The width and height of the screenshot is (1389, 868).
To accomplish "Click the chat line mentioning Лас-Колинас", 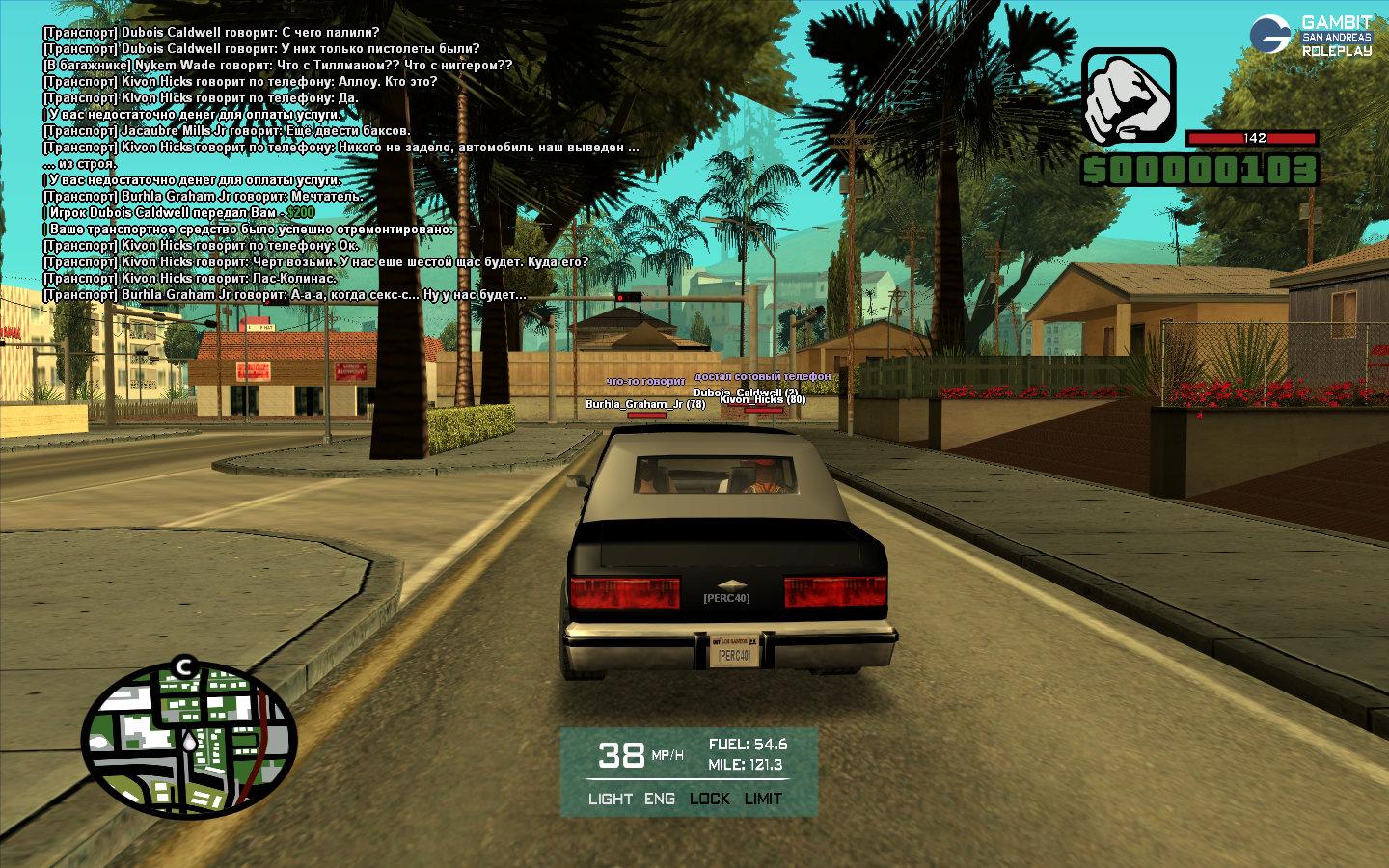I will [190, 279].
